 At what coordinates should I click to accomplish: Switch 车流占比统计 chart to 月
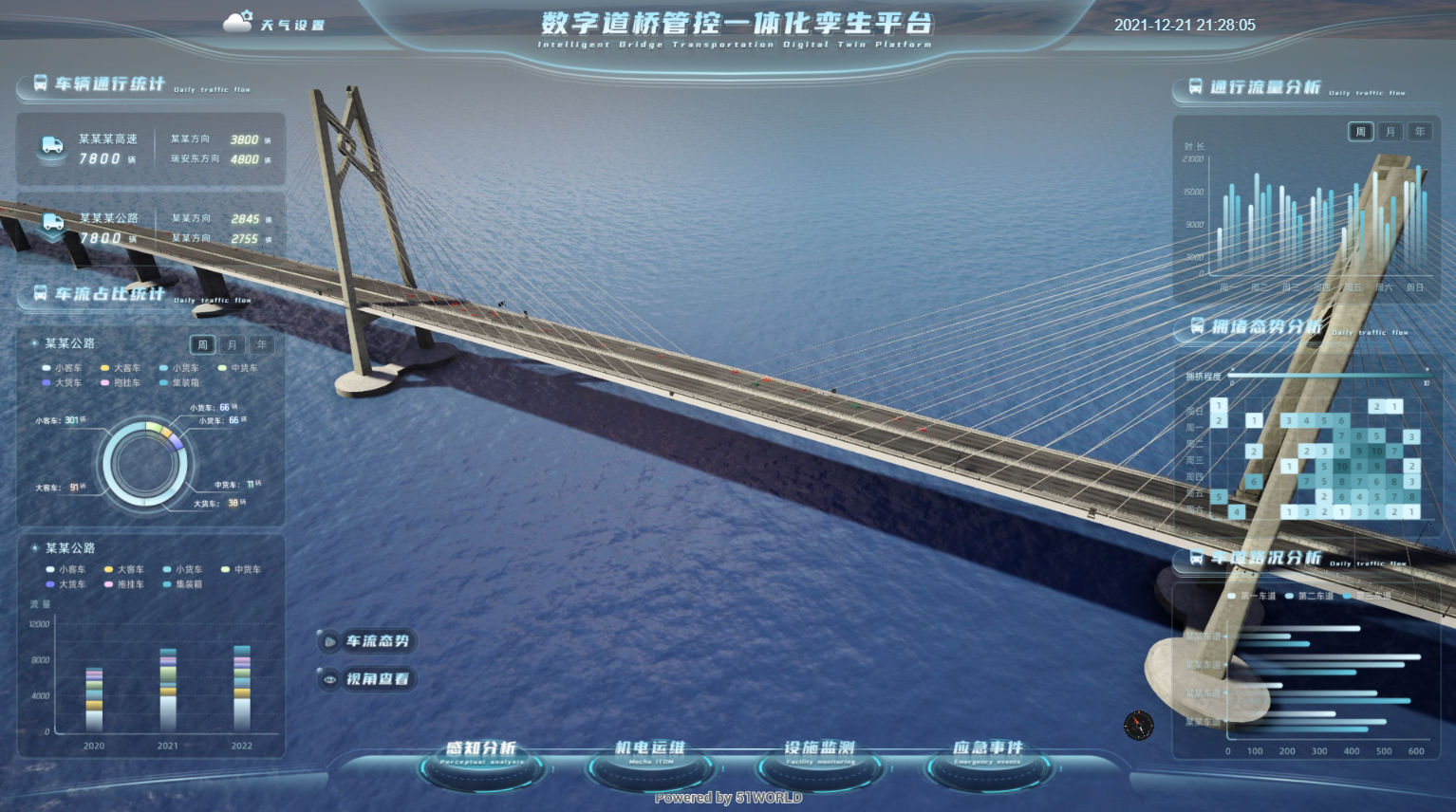pyautogui.click(x=232, y=344)
